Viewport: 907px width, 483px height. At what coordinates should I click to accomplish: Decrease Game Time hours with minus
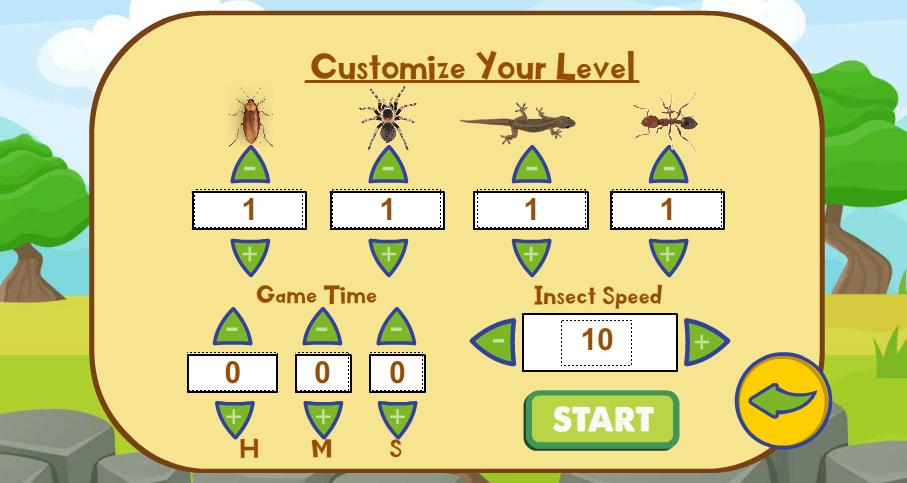pos(233,329)
